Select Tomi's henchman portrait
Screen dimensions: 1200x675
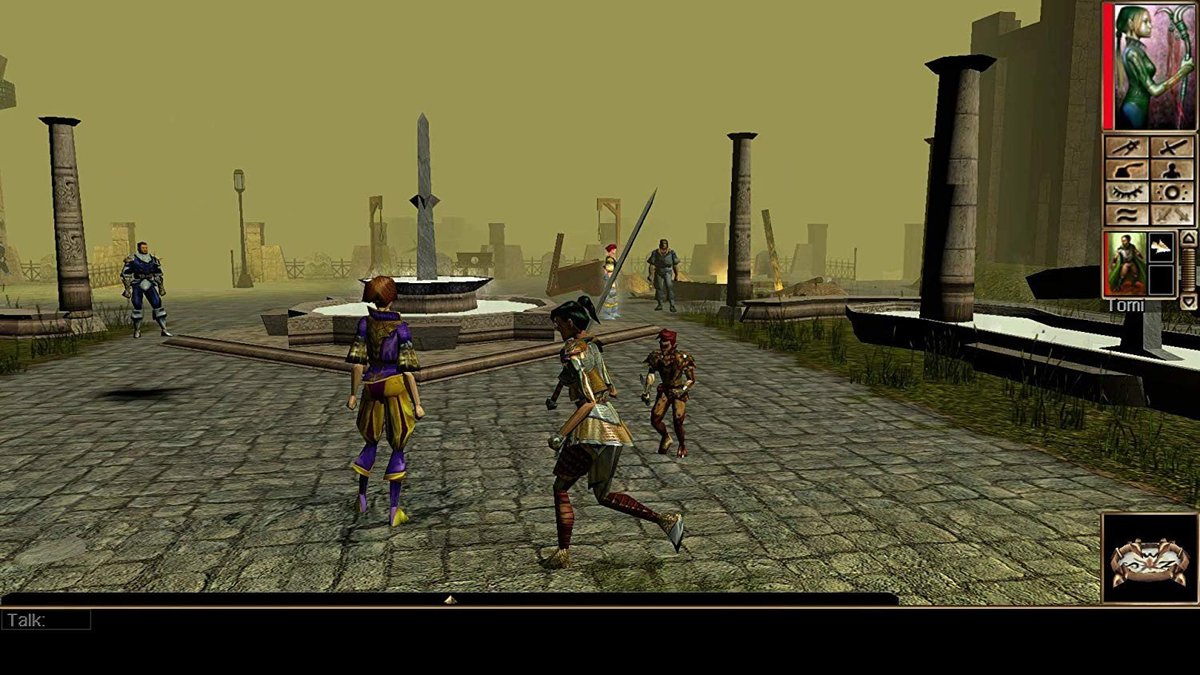click(1124, 262)
